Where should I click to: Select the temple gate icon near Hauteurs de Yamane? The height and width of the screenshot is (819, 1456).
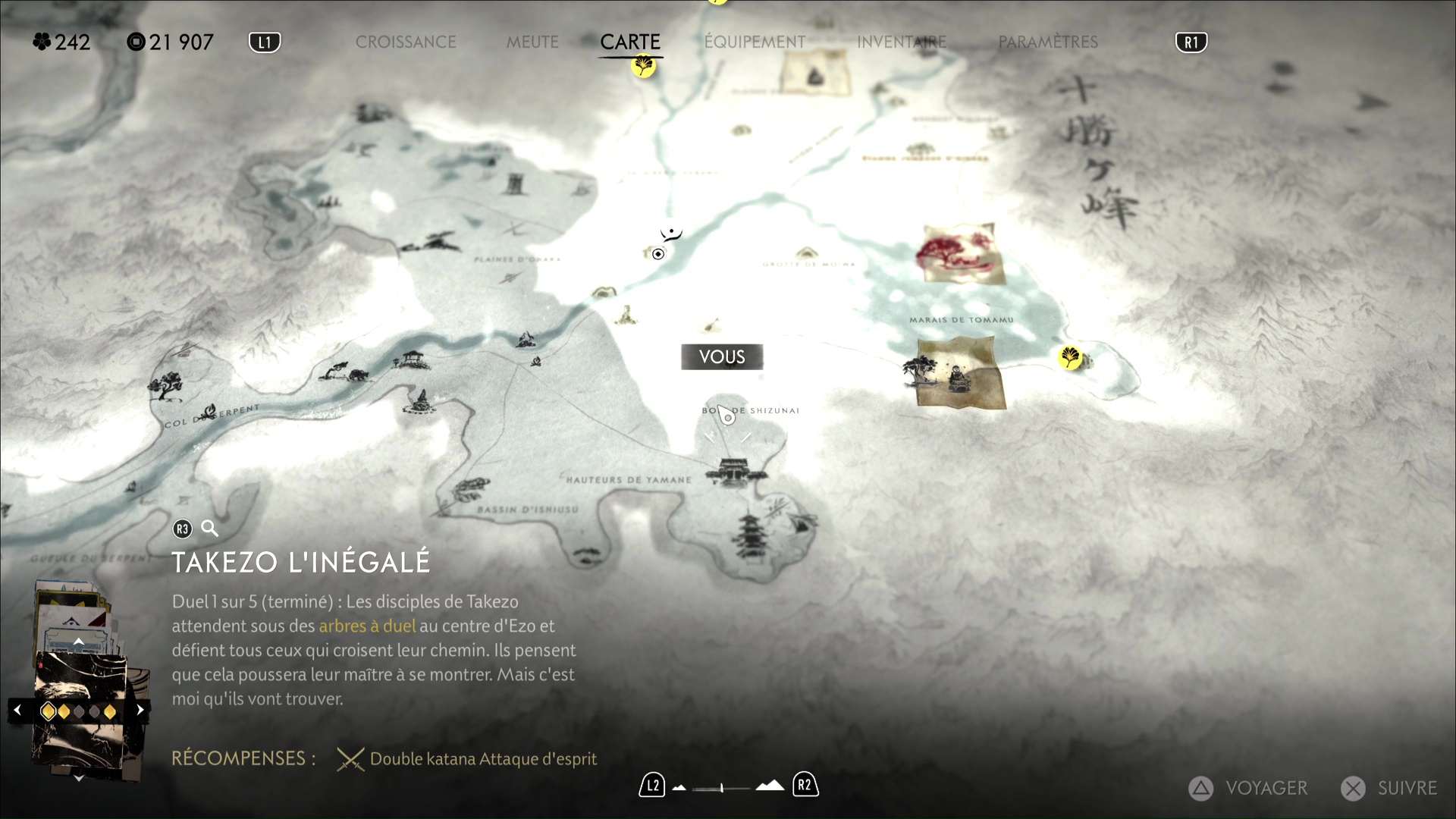pyautogui.click(x=733, y=472)
